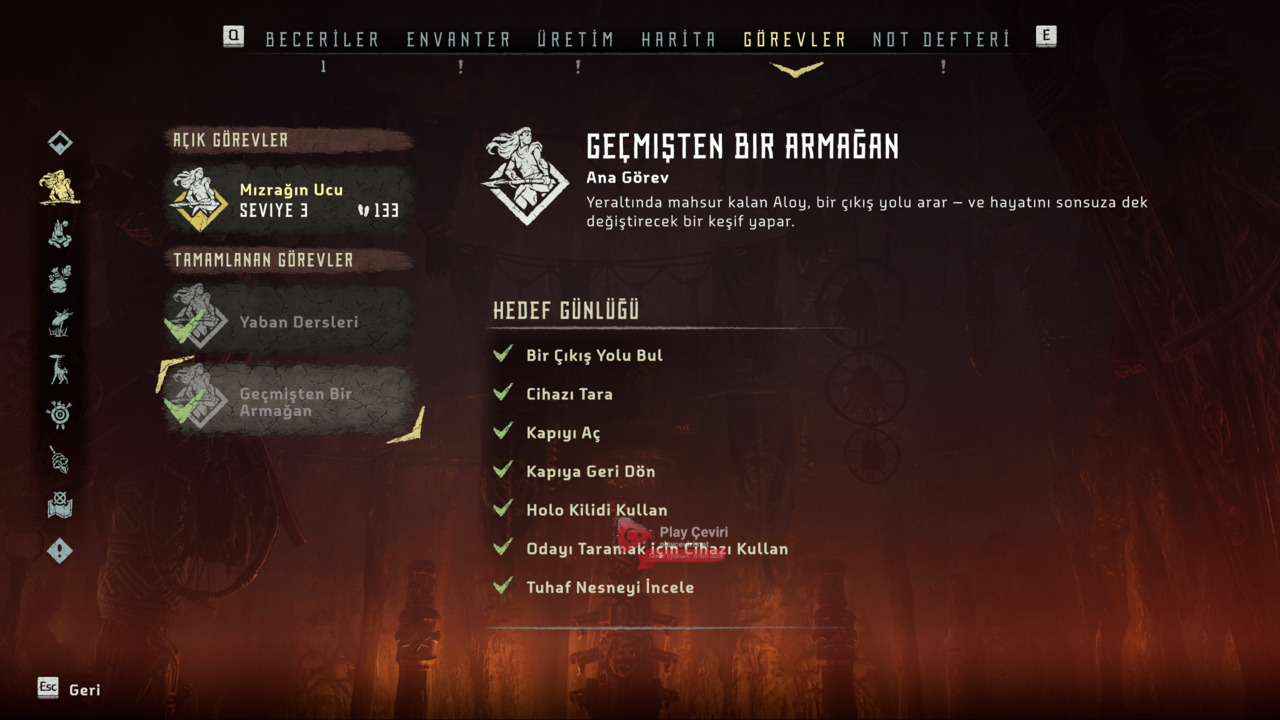Go to the Üretim tab
Screen dimensions: 1280x720
(x=575, y=40)
